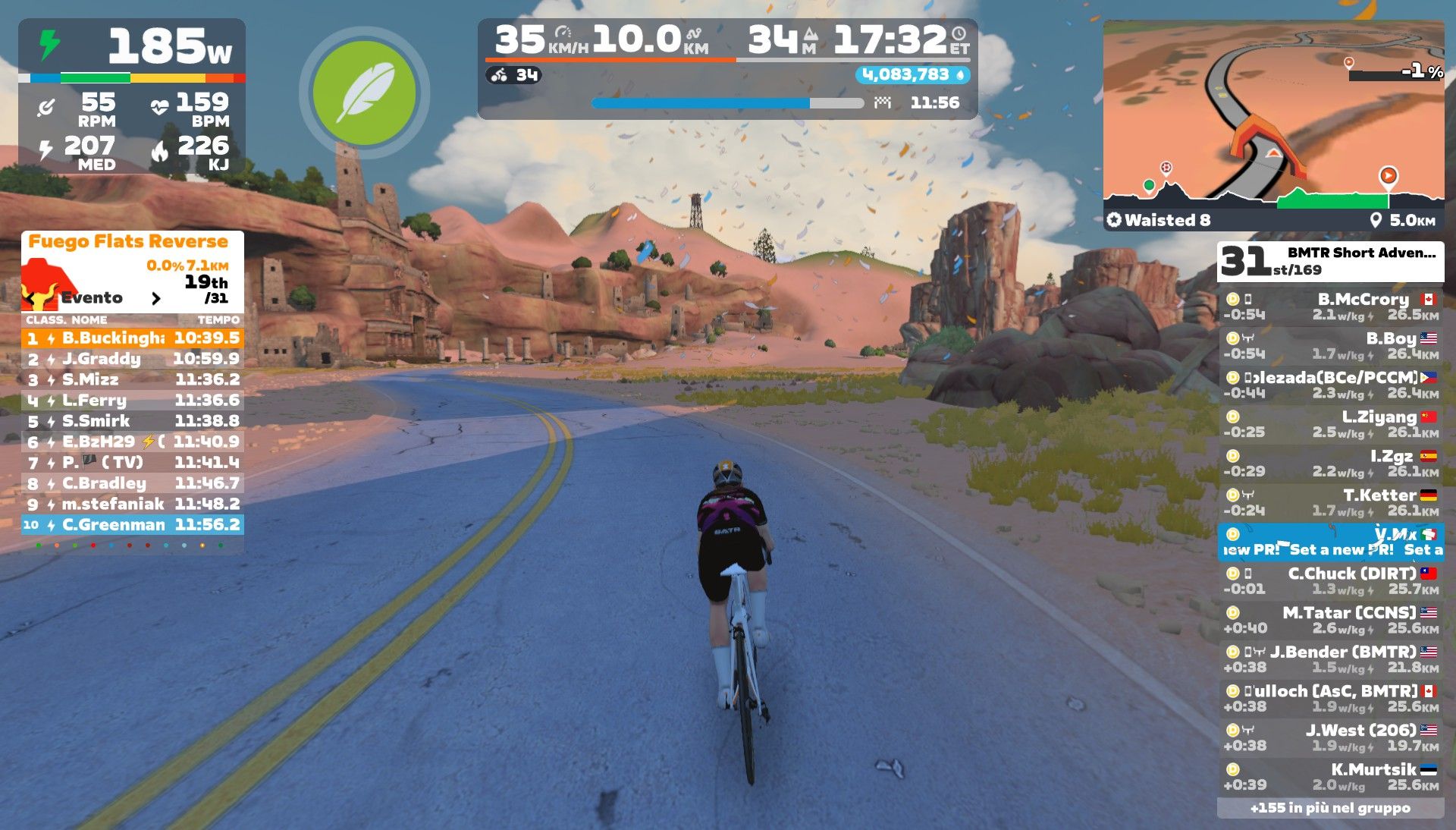Choose S.Mizz in the segment leaderboard
Viewport: 1456px width, 830px height.
133,379
